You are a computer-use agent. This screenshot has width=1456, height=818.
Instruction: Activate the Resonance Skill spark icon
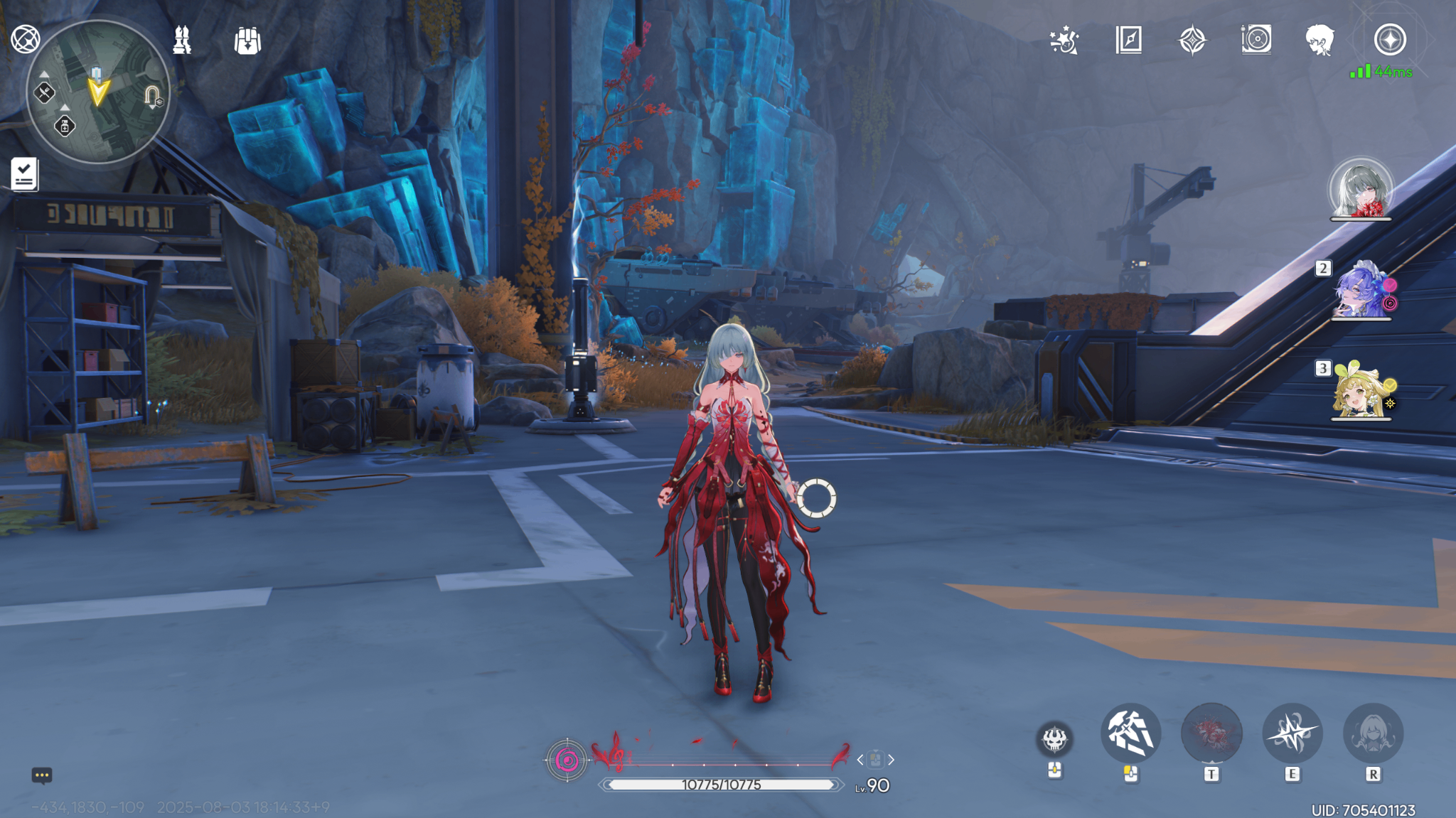pyautogui.click(x=1292, y=733)
